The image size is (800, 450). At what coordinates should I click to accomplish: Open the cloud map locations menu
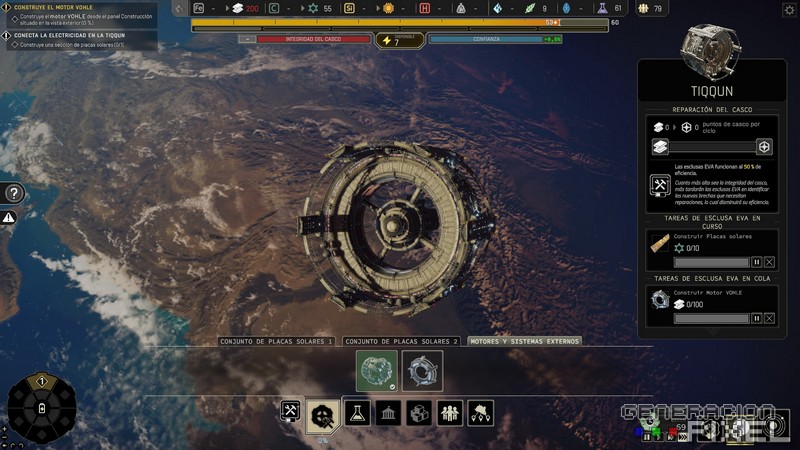tap(481, 412)
